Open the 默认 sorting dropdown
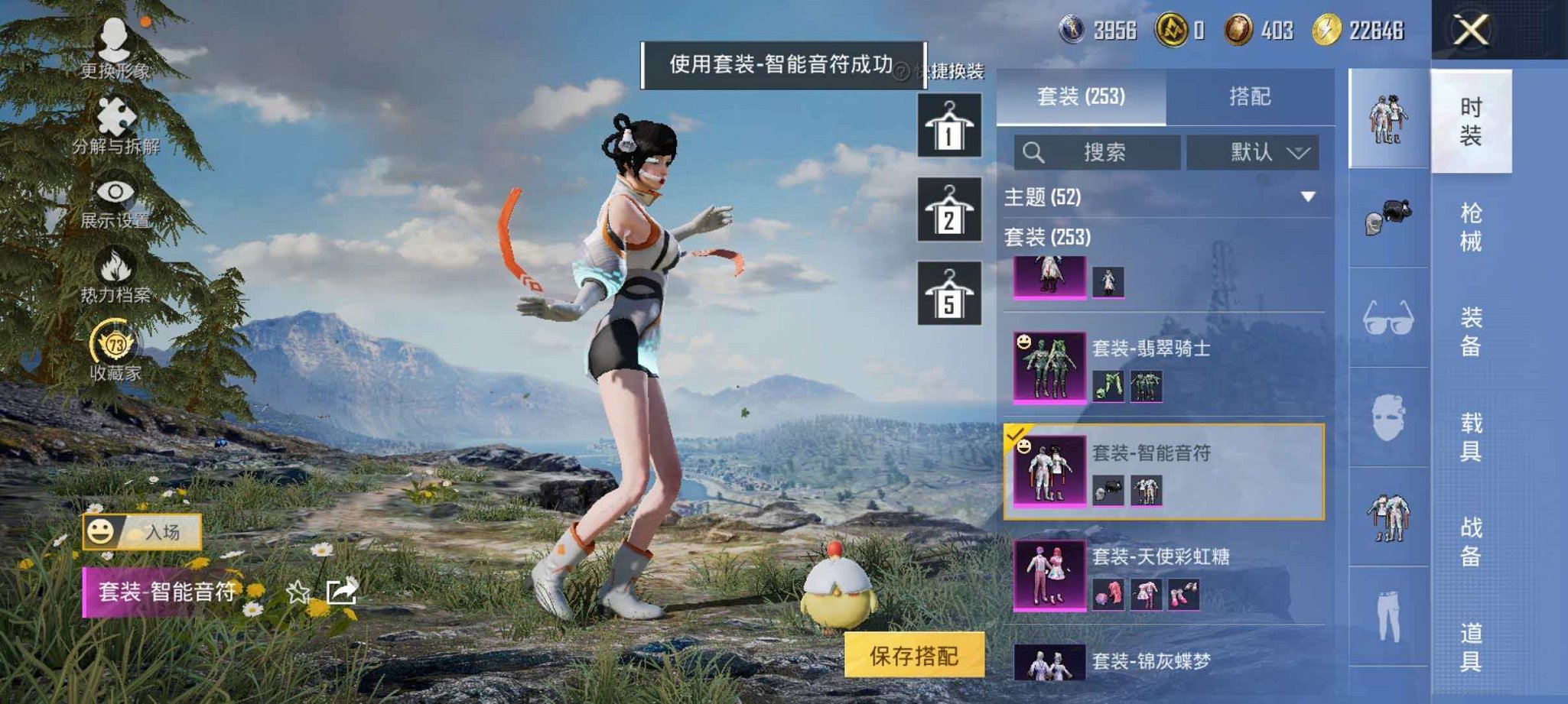Screen dimensions: 1568x704 click(x=1254, y=152)
